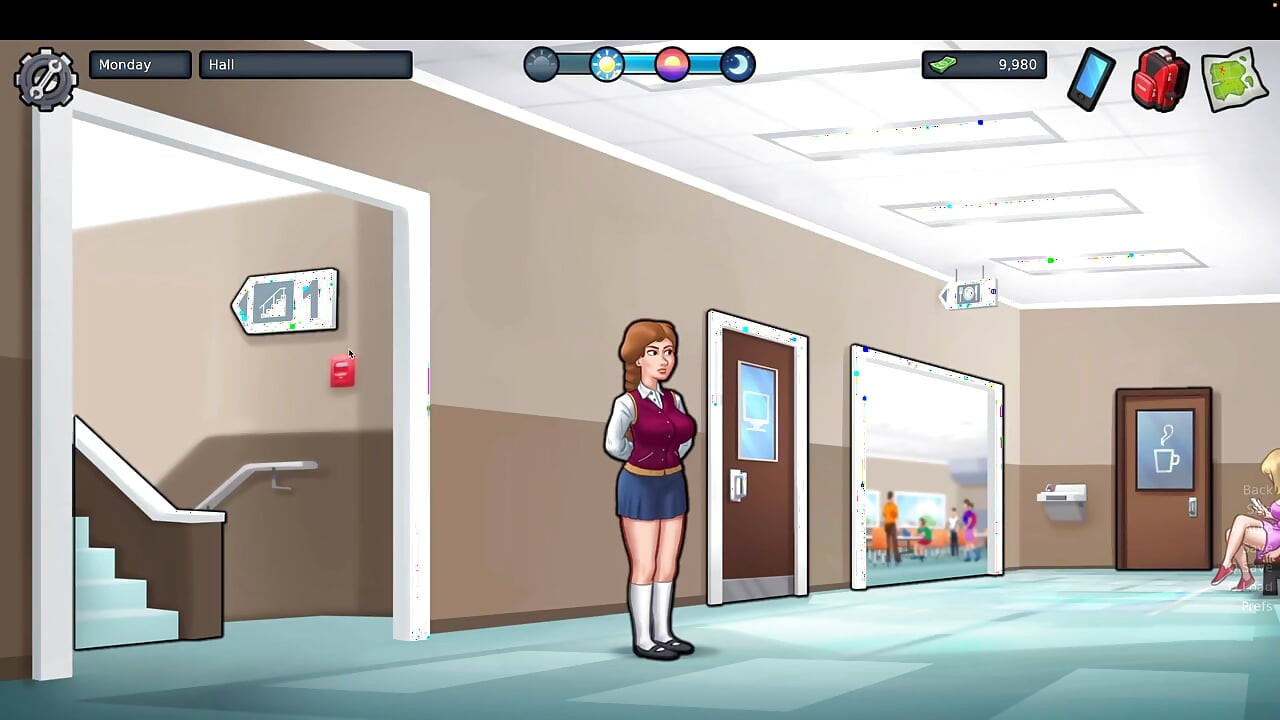Select the midday sun time icon
This screenshot has width=1280, height=720.
(607, 64)
